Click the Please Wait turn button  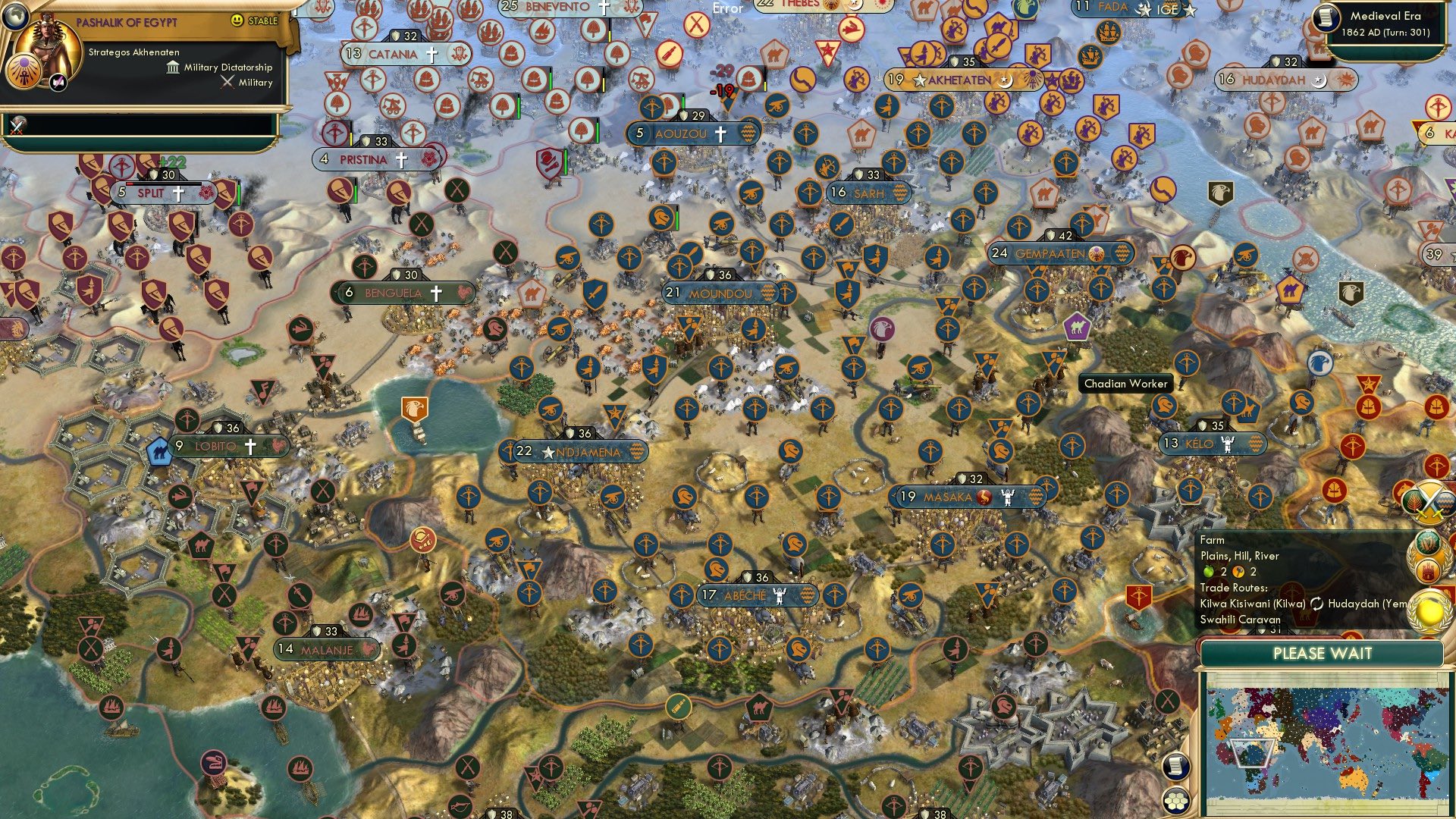[1322, 654]
